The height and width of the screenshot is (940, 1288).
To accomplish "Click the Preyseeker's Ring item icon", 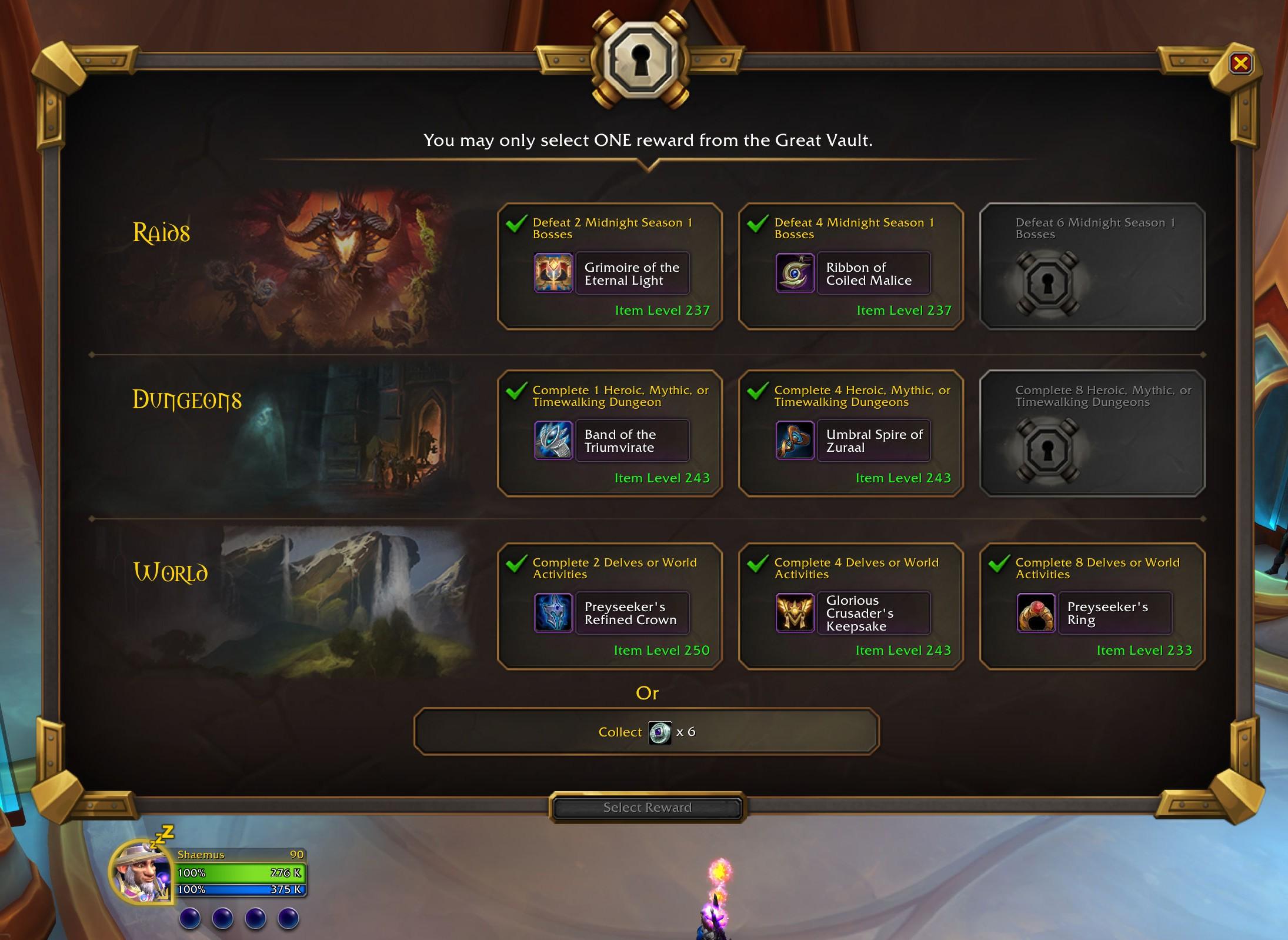I will click(x=1036, y=613).
